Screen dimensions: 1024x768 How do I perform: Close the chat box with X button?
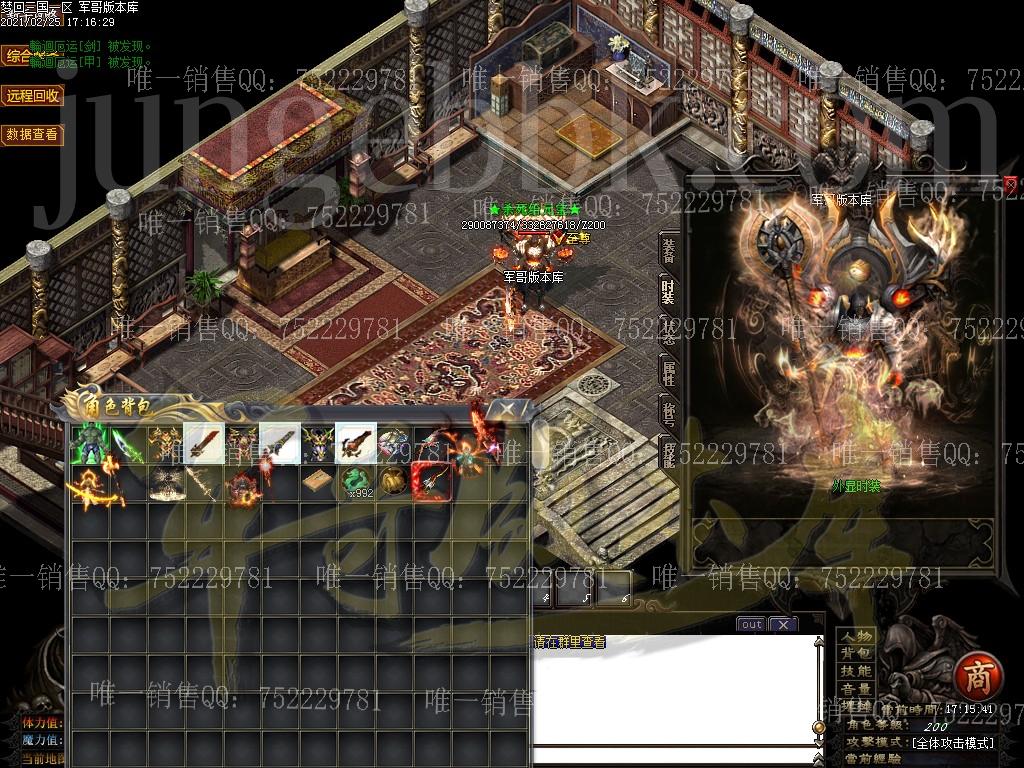coord(783,624)
